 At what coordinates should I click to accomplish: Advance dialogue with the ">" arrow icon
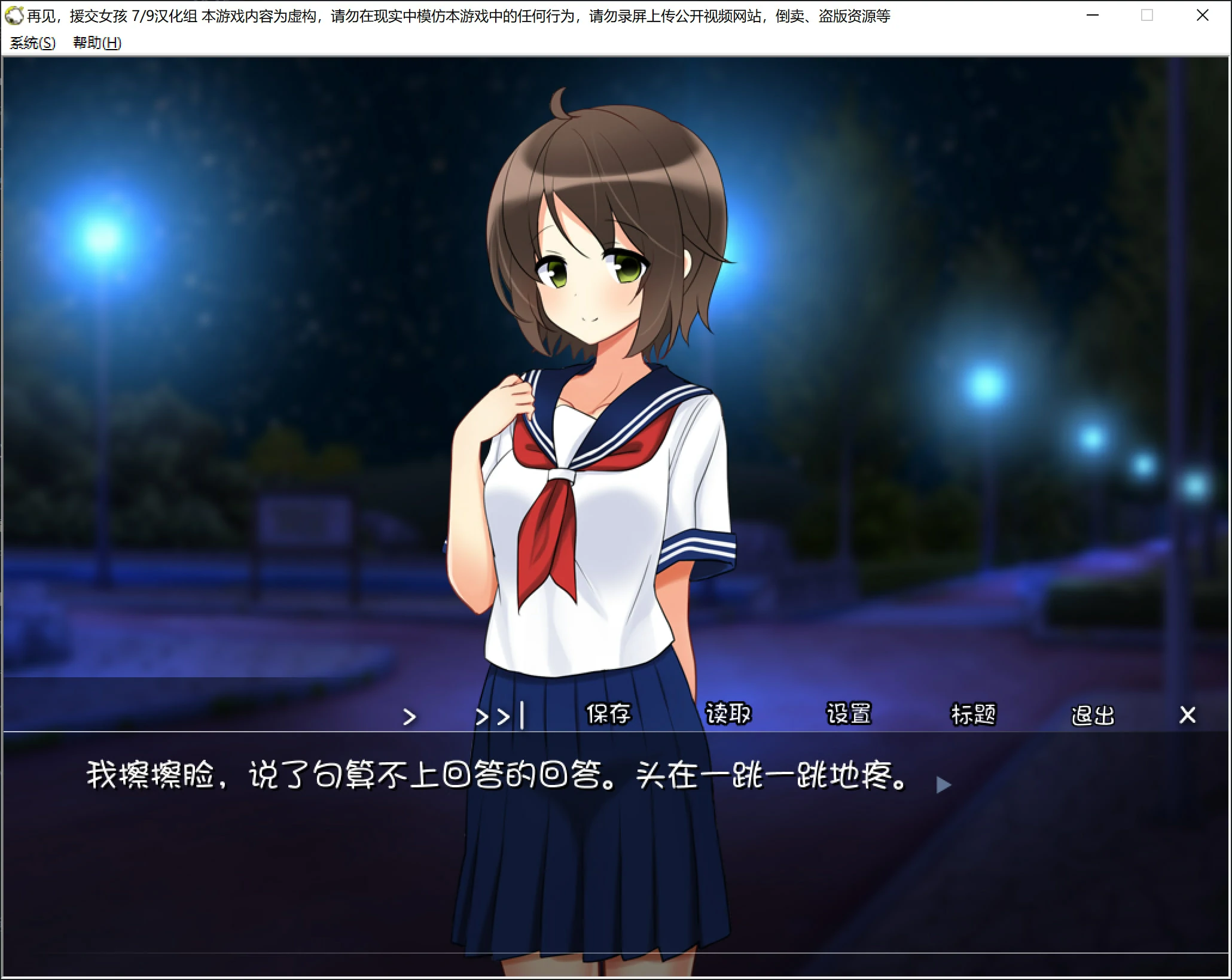pyautogui.click(x=411, y=715)
